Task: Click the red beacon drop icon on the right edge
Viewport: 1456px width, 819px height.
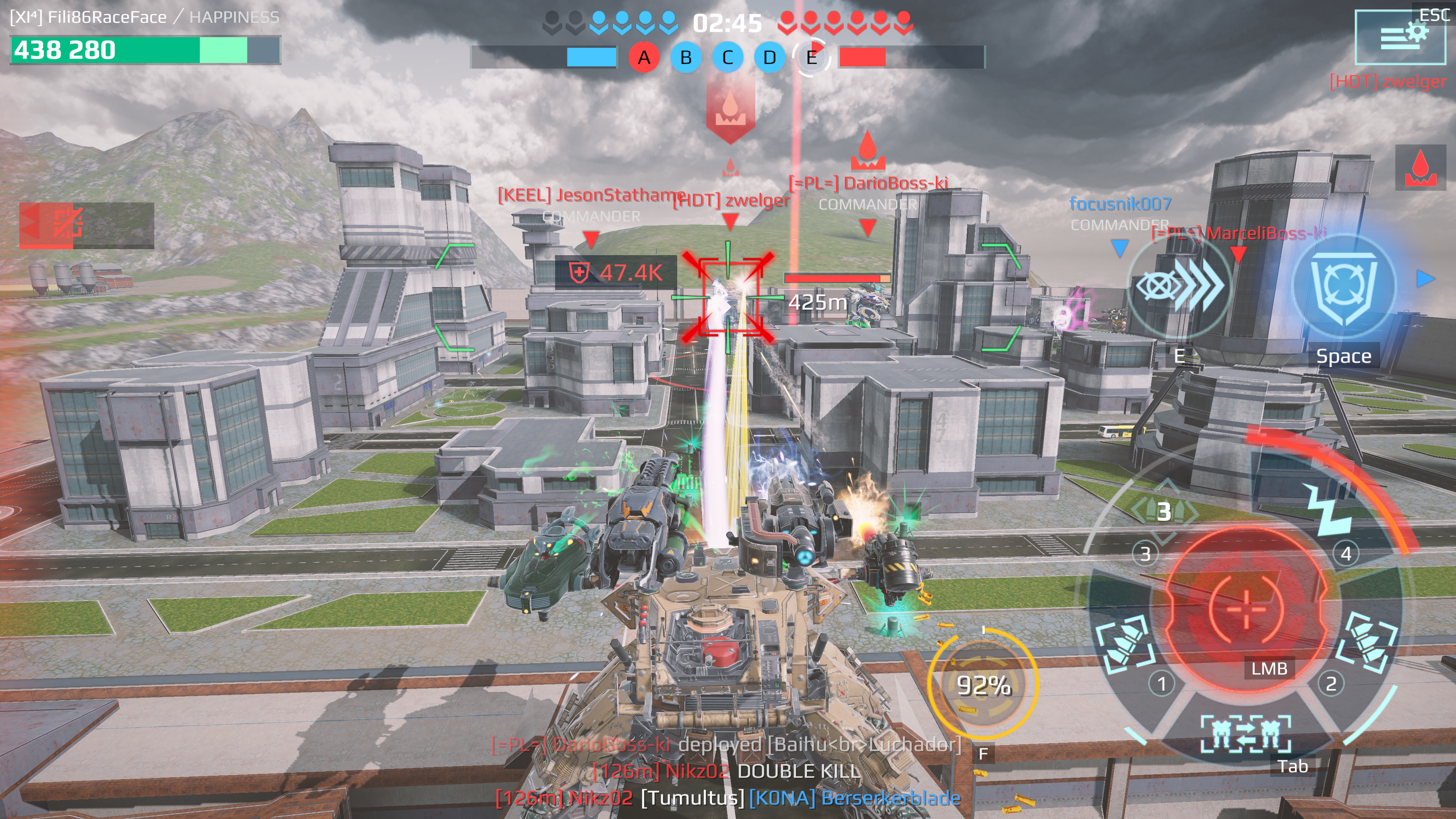Action: [1420, 168]
